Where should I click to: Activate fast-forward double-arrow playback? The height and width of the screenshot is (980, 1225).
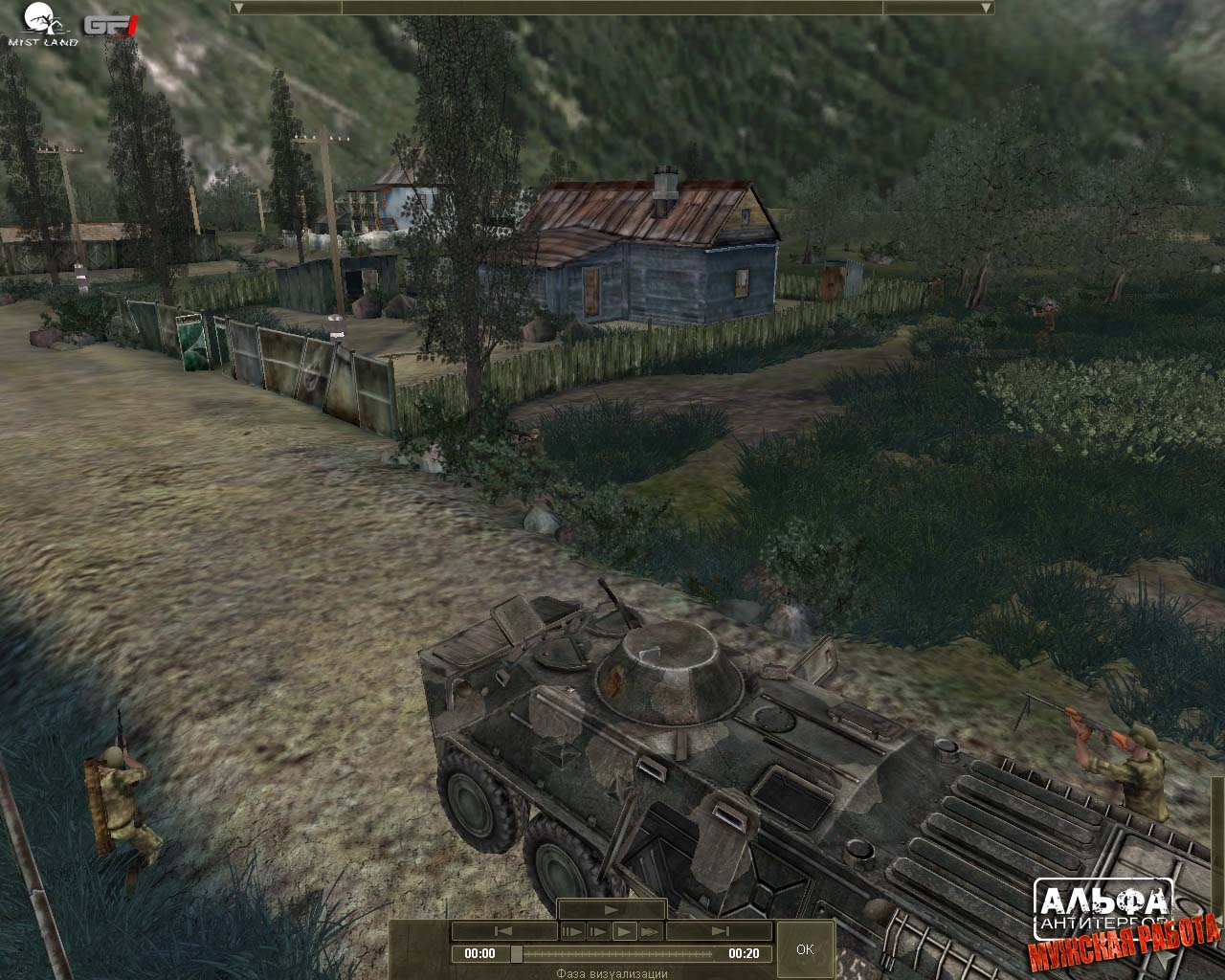pos(650,931)
